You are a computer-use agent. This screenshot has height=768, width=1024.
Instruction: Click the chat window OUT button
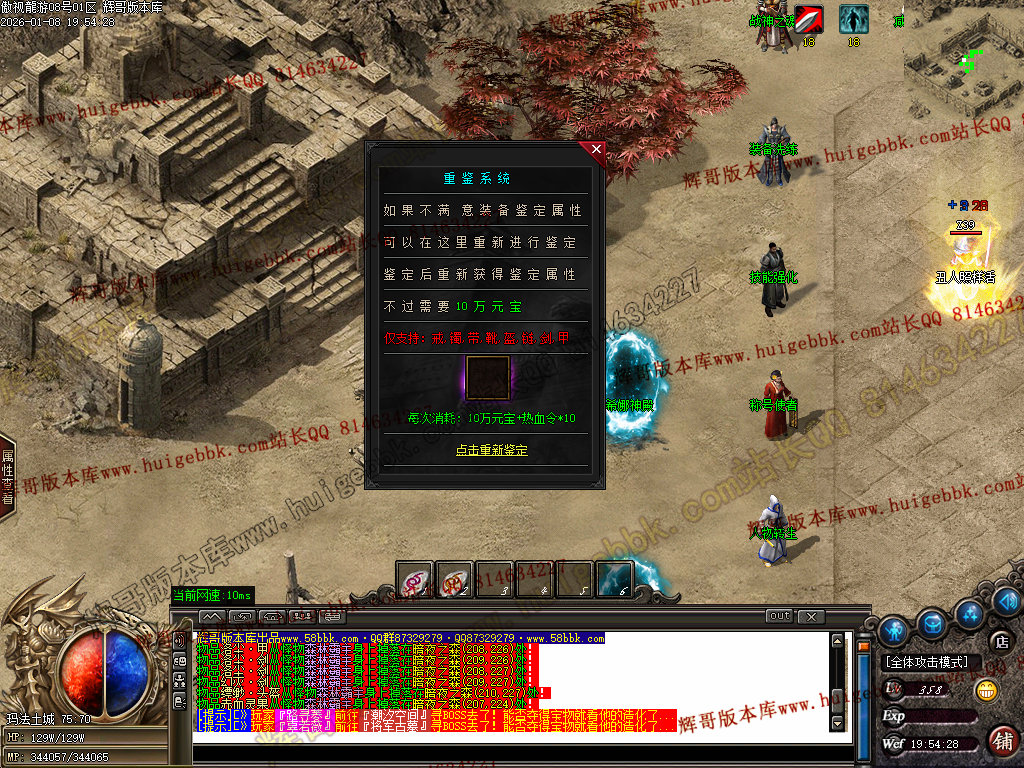[780, 616]
